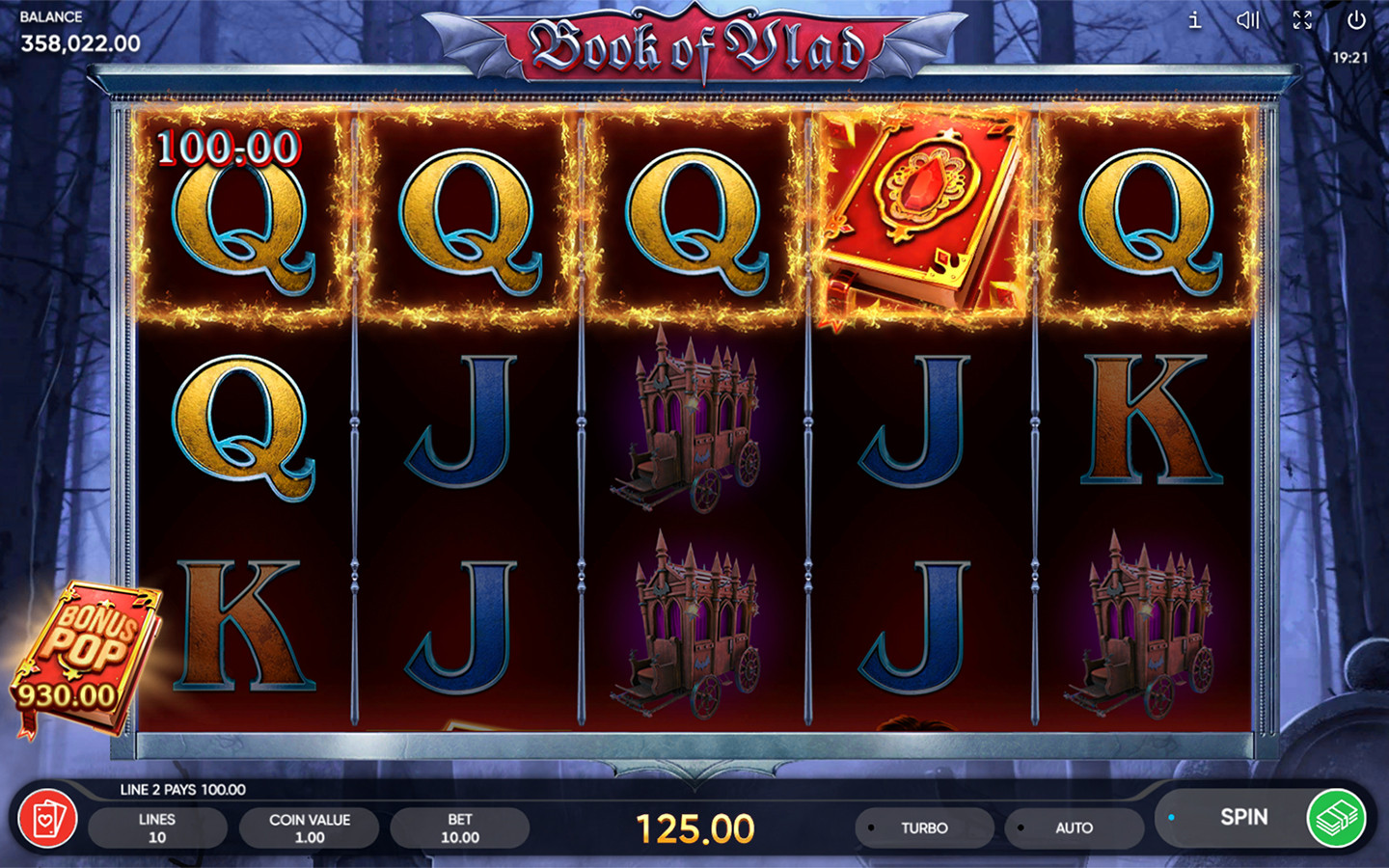The width and height of the screenshot is (1389, 868).
Task: Open the Auto spin options
Action: click(1073, 827)
